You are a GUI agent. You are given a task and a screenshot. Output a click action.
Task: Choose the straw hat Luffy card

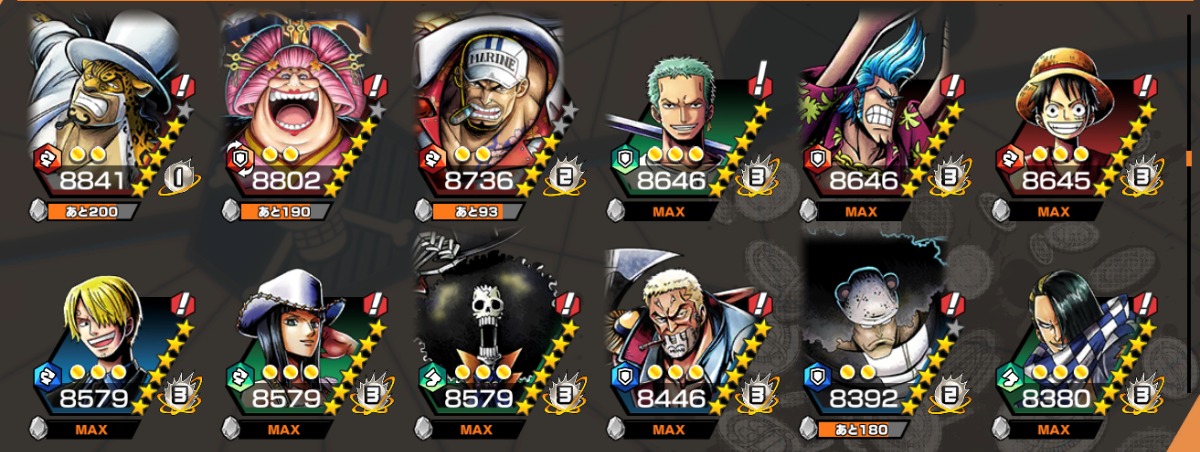1062,110
